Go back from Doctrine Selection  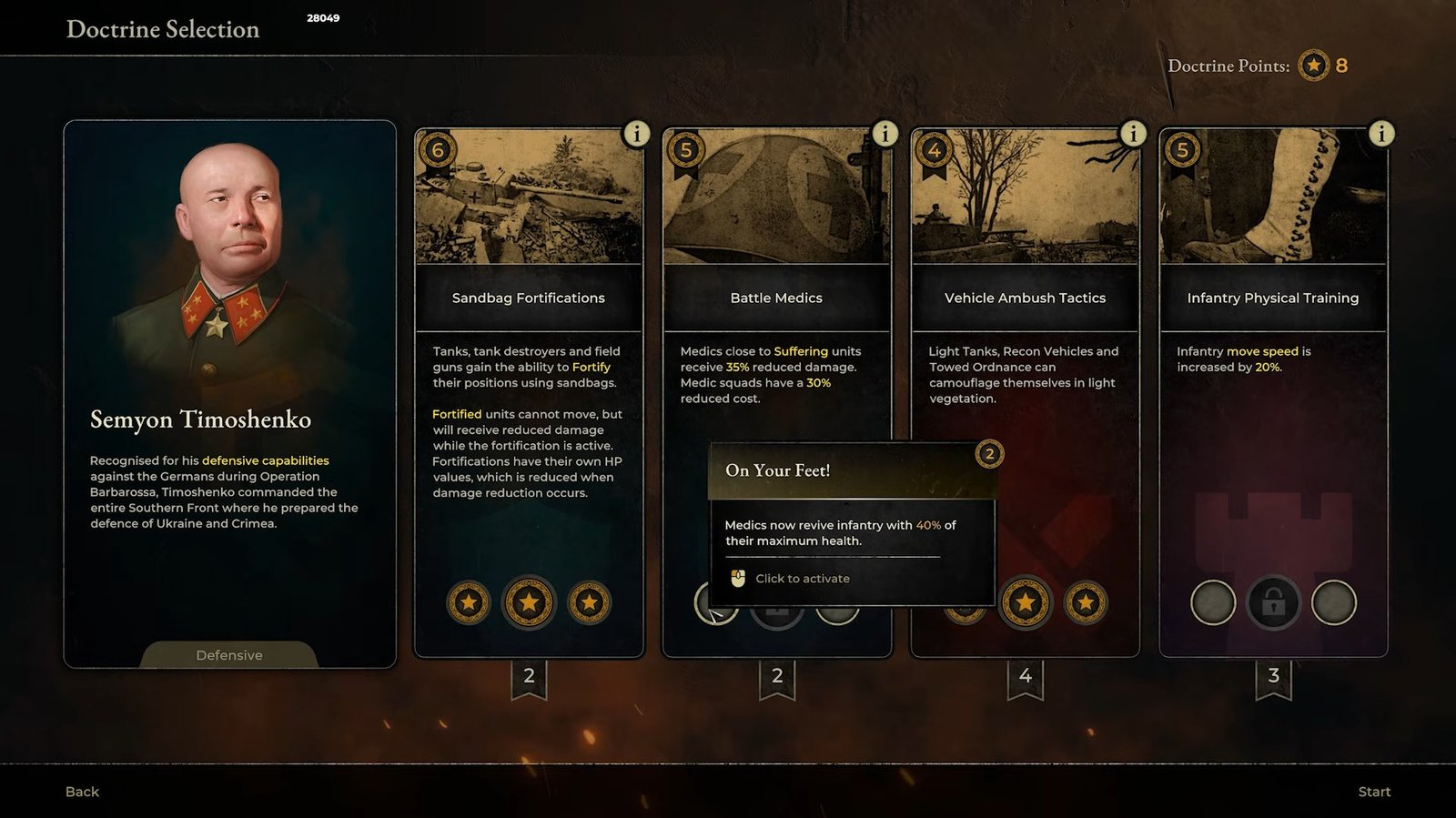(82, 792)
